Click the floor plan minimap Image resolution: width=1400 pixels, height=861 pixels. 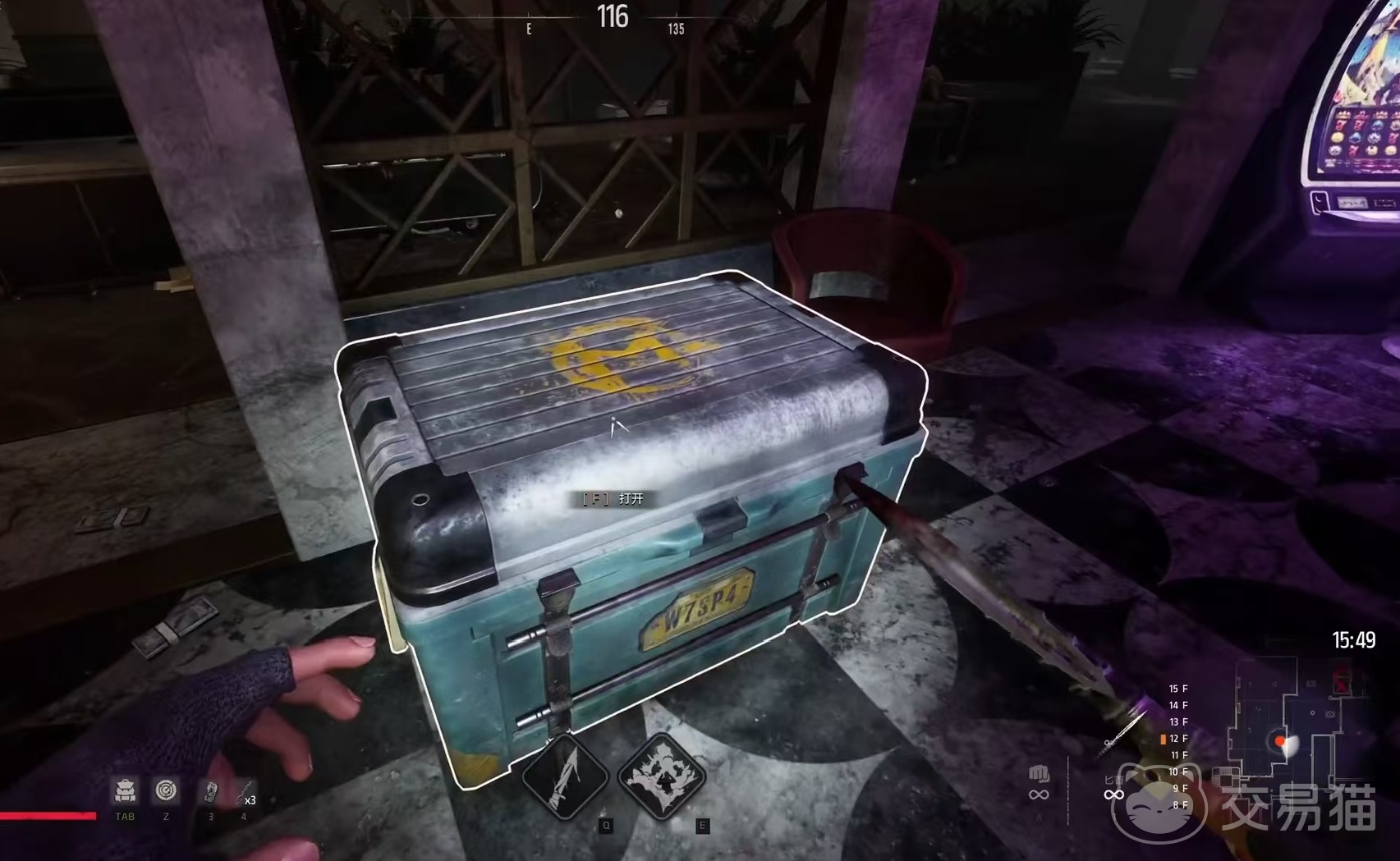pyautogui.click(x=1289, y=722)
